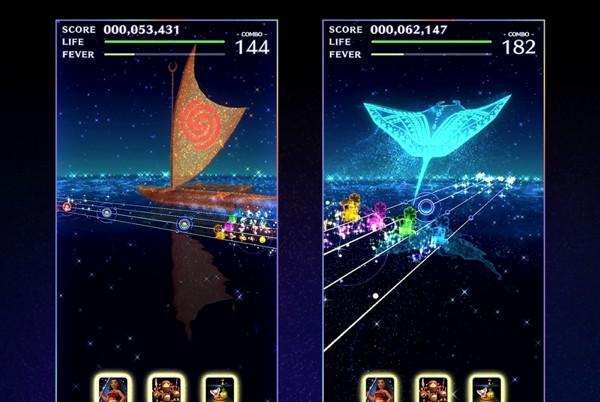Tap the white character card below the manta ray
This screenshot has width=600, height=402.
coord(486,390)
